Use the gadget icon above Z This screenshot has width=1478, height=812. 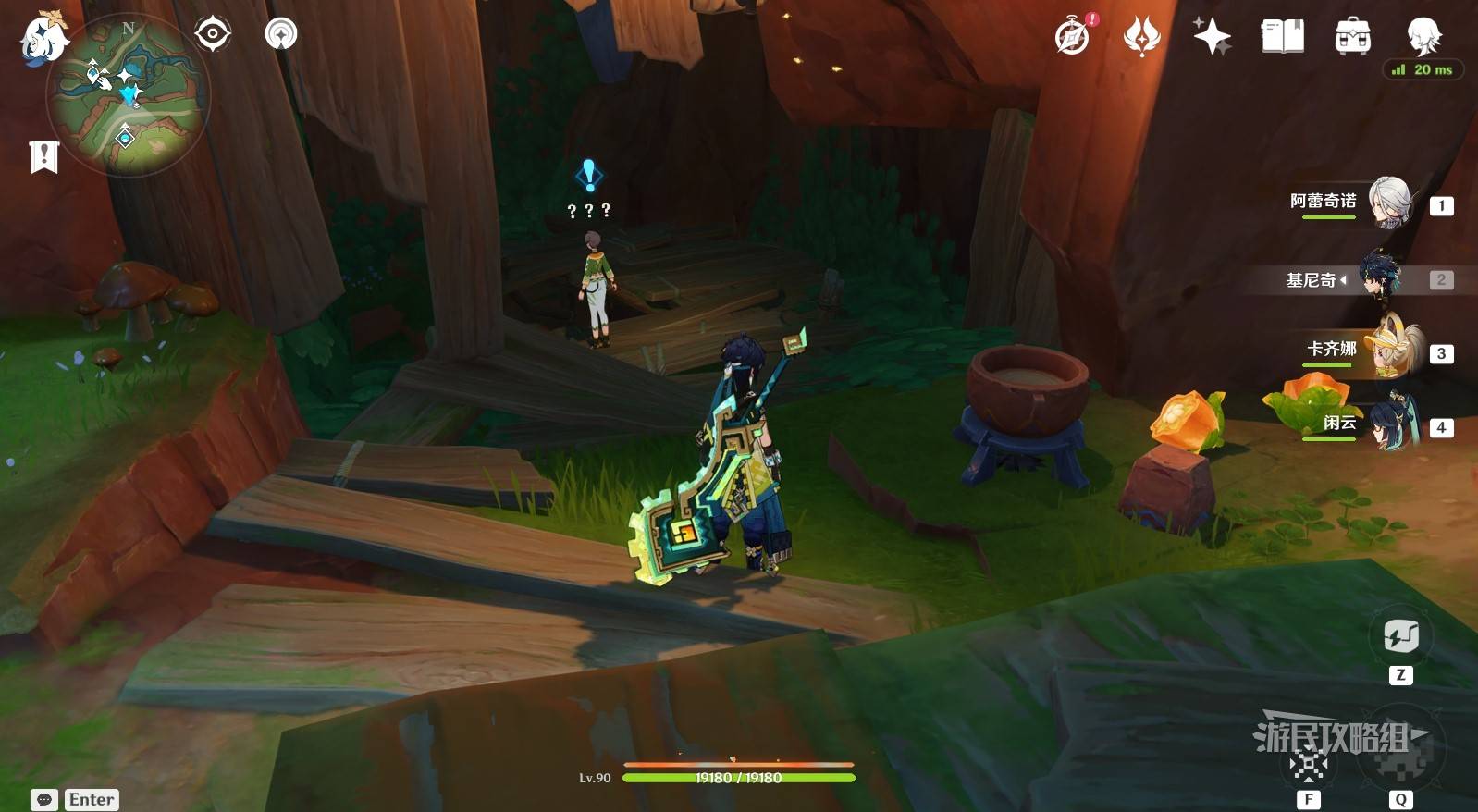(x=1400, y=636)
